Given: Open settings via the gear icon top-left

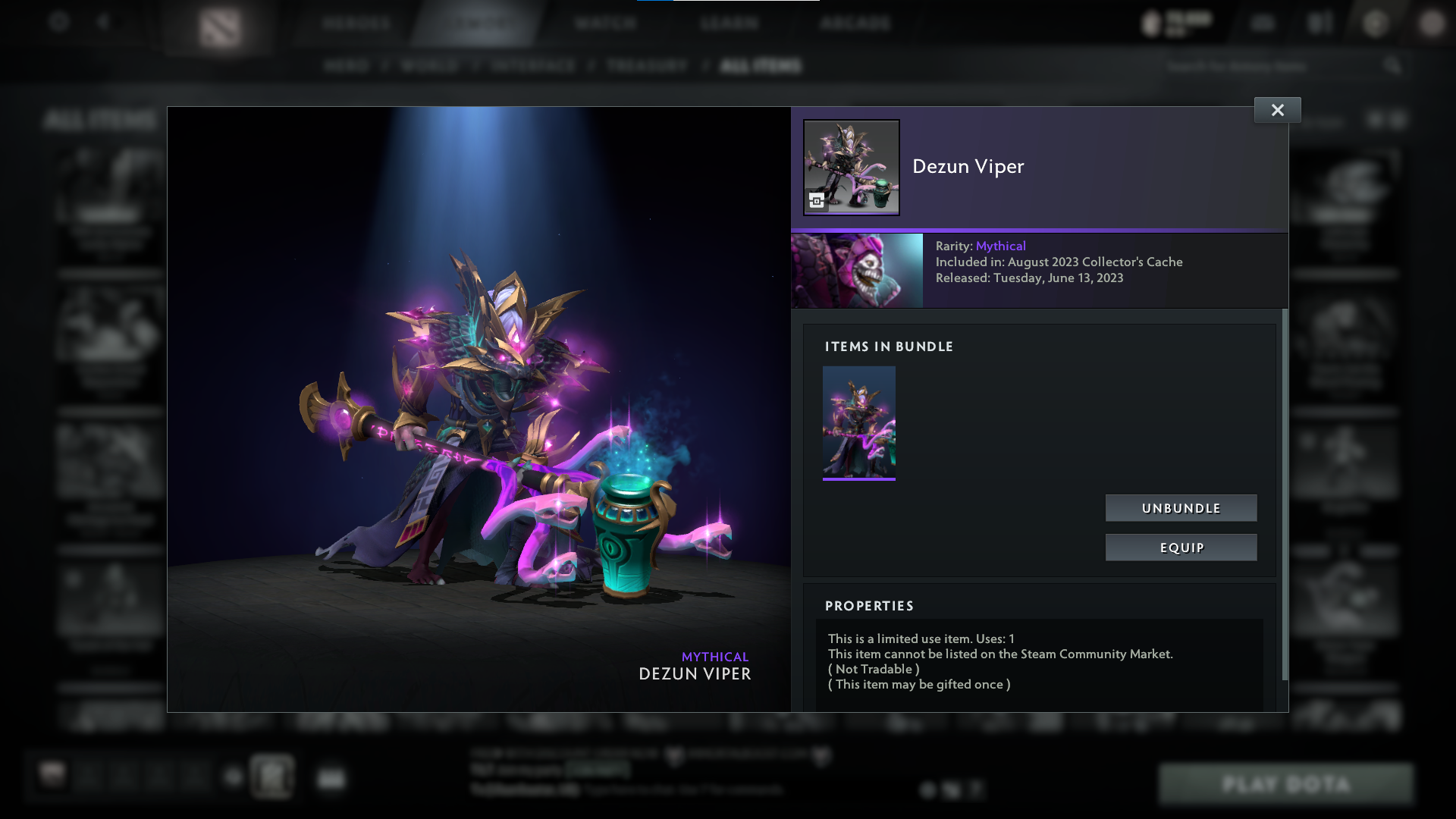Looking at the screenshot, I should pos(59,22).
